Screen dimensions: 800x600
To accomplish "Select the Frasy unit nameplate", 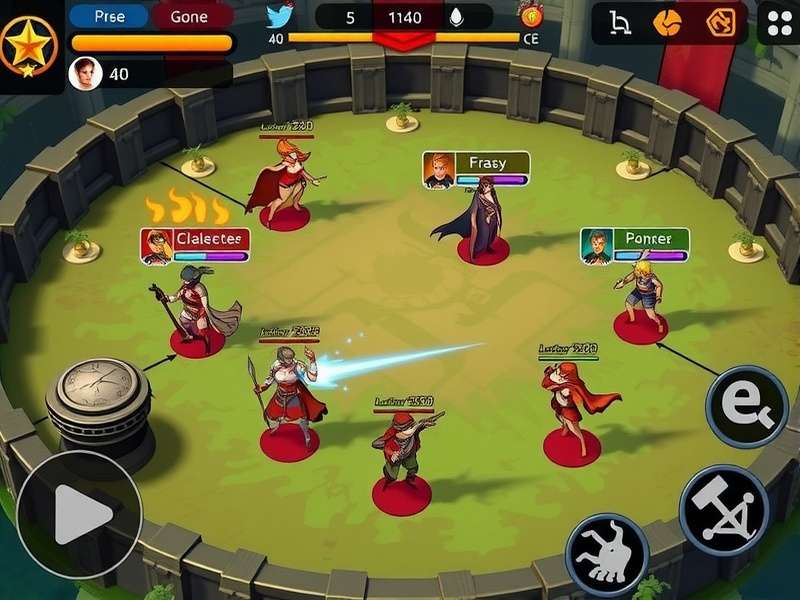I will pyautogui.click(x=476, y=168).
